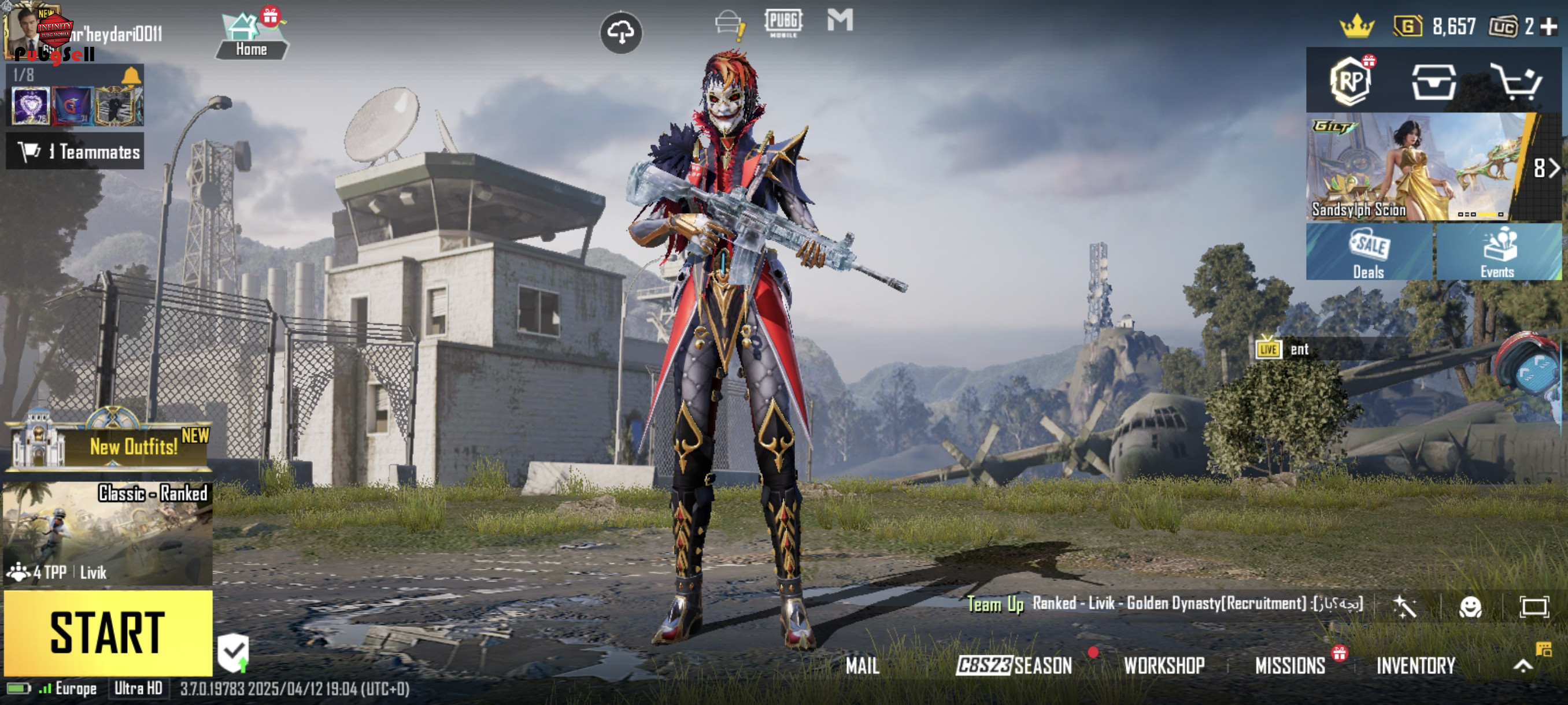The image size is (1568, 705).
Task: Tap the yellow START button
Action: pyautogui.click(x=108, y=632)
